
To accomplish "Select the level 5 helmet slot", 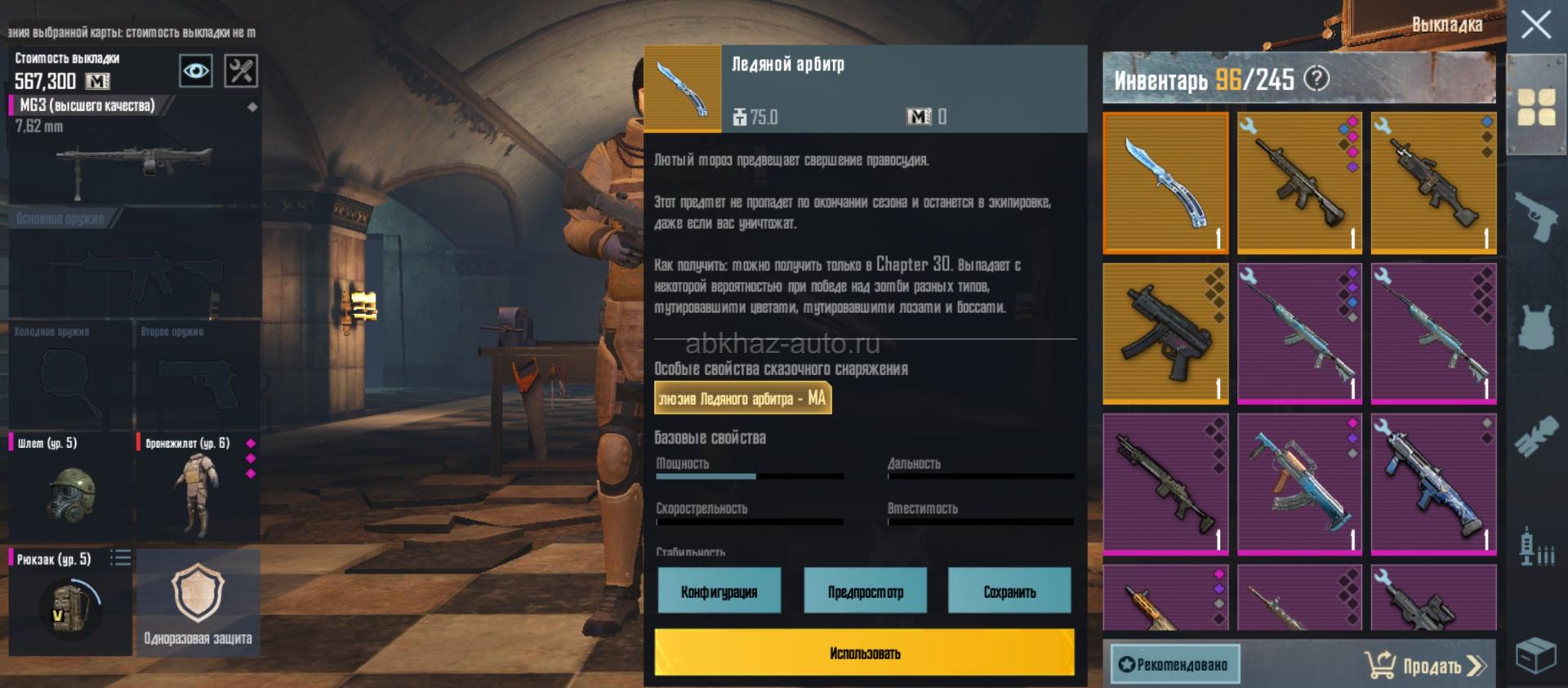I will coord(70,486).
